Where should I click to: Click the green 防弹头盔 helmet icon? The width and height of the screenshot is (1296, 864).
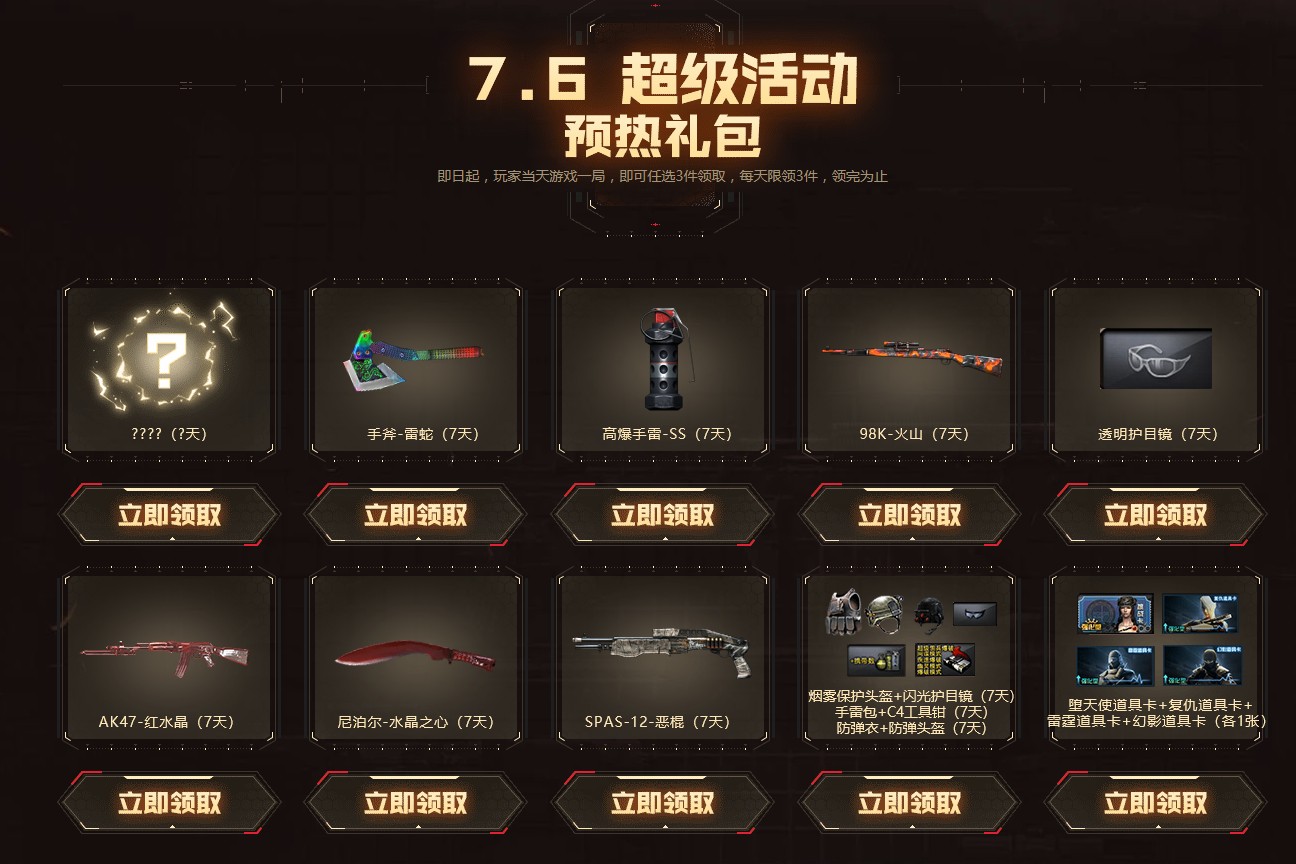point(884,614)
